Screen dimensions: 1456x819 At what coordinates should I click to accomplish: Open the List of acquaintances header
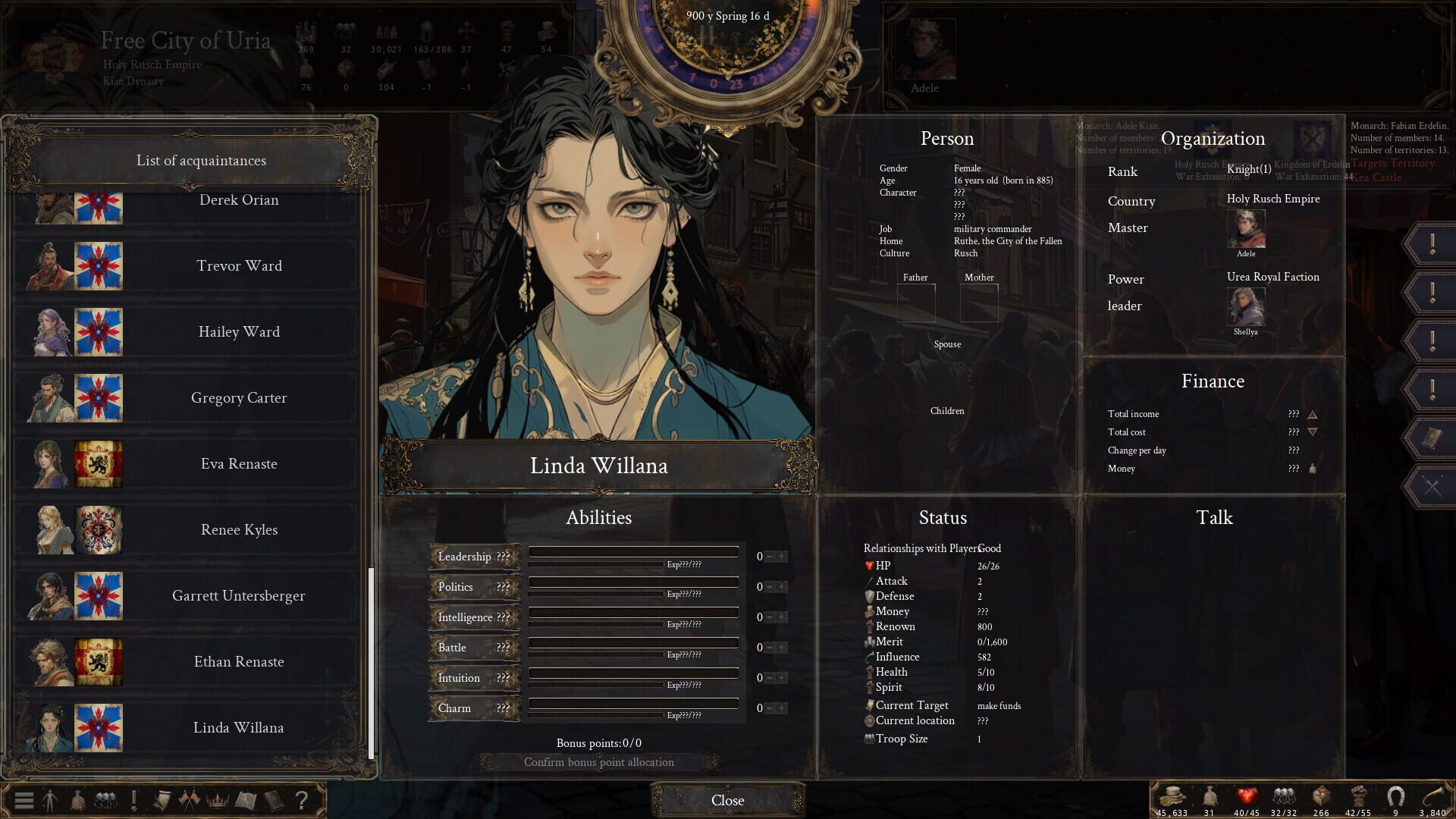[x=200, y=160]
